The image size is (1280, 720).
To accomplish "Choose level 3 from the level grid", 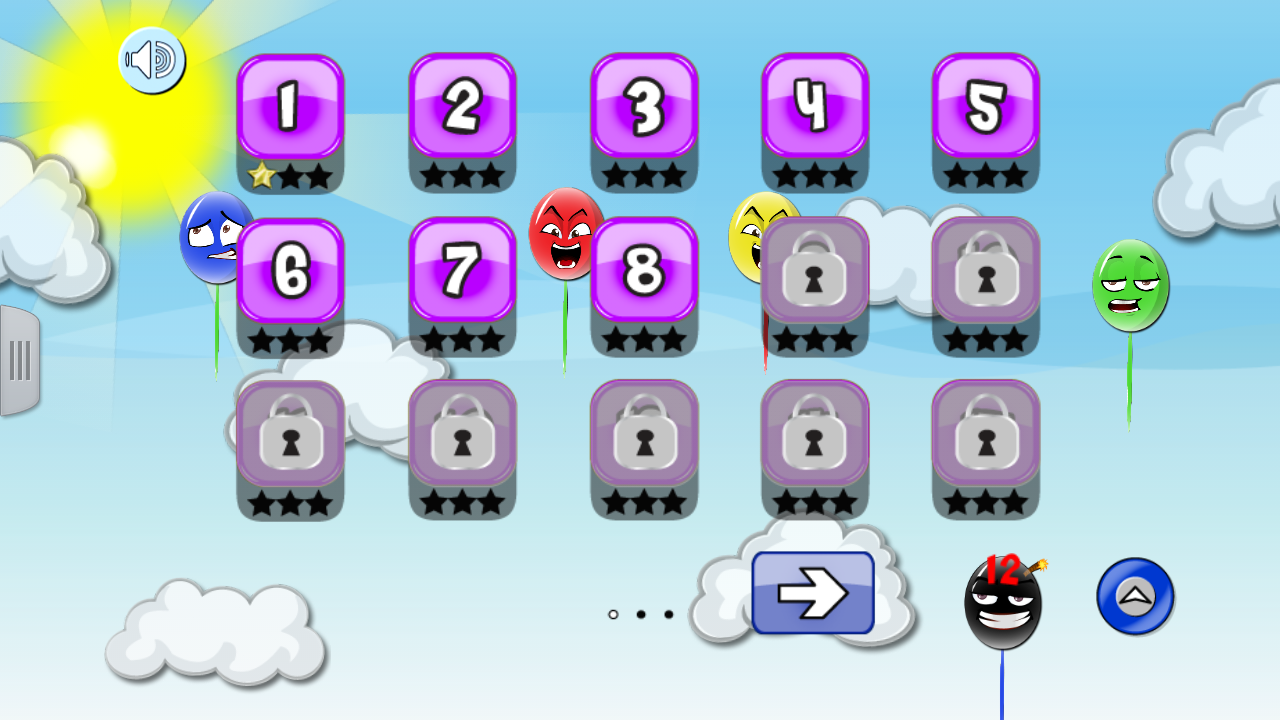I will click(643, 110).
